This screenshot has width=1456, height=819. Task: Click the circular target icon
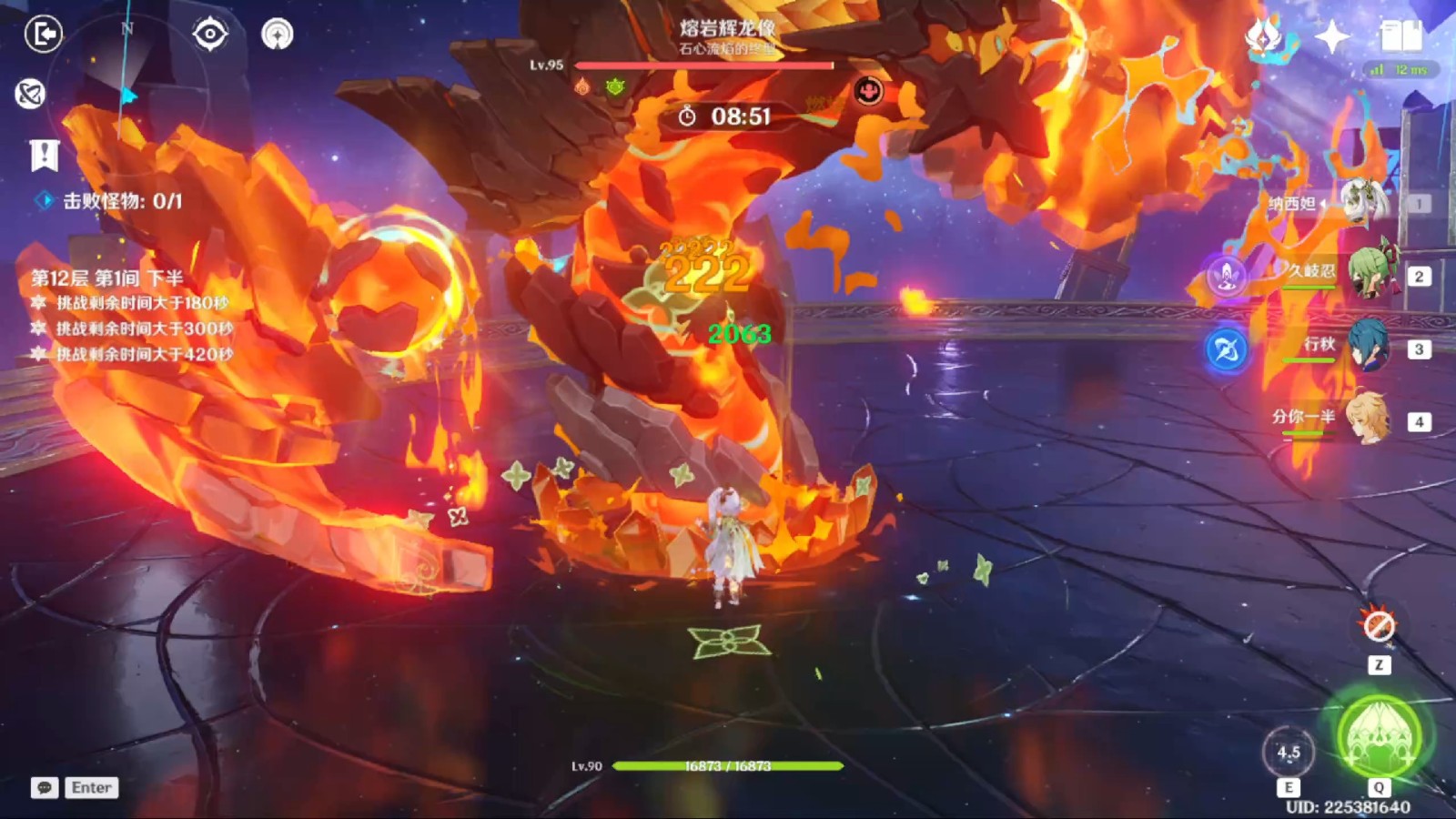(210, 35)
